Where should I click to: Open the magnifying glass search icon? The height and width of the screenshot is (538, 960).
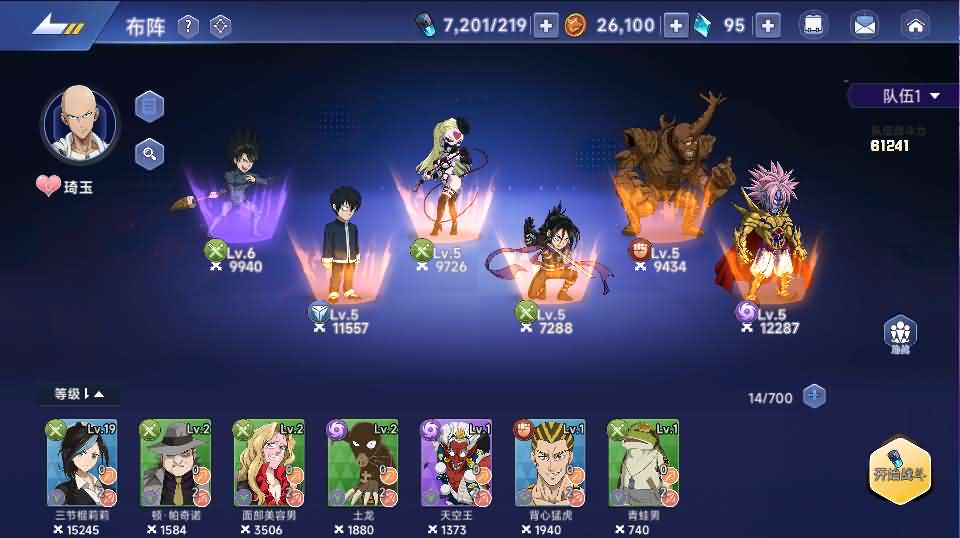point(149,153)
